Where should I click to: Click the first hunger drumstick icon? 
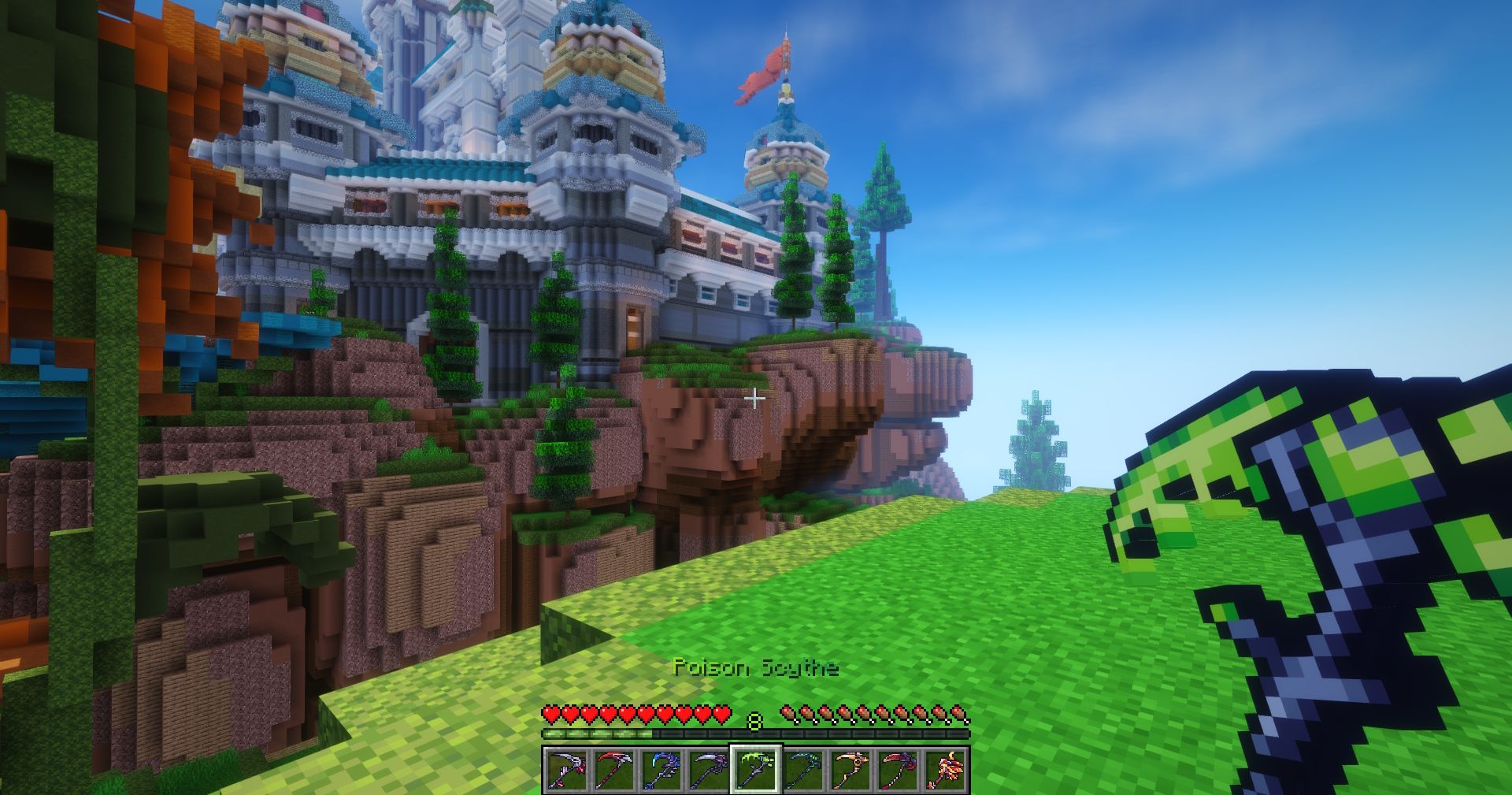(x=788, y=714)
